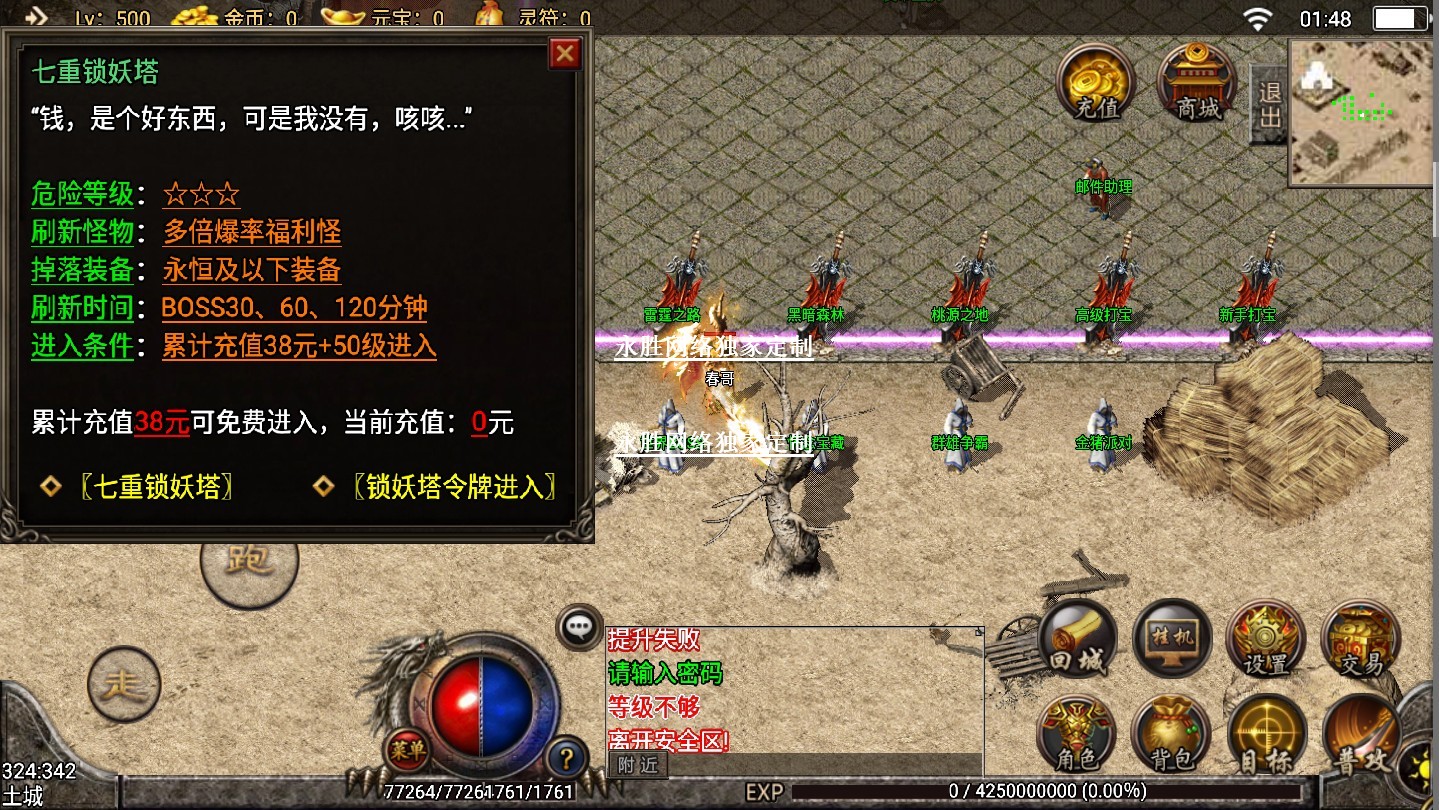Screen dimensions: 1439x810
Task: Tap the 普攻 basic attack button
Action: click(1362, 737)
